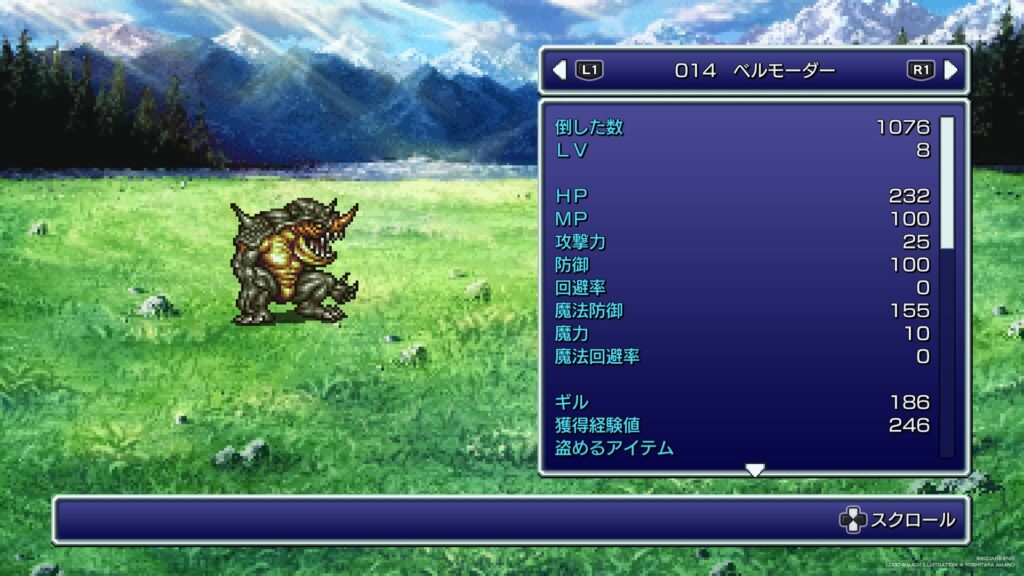Viewport: 1024px width, 576px height.
Task: Click the down arrow below the stats panel
Action: click(755, 470)
